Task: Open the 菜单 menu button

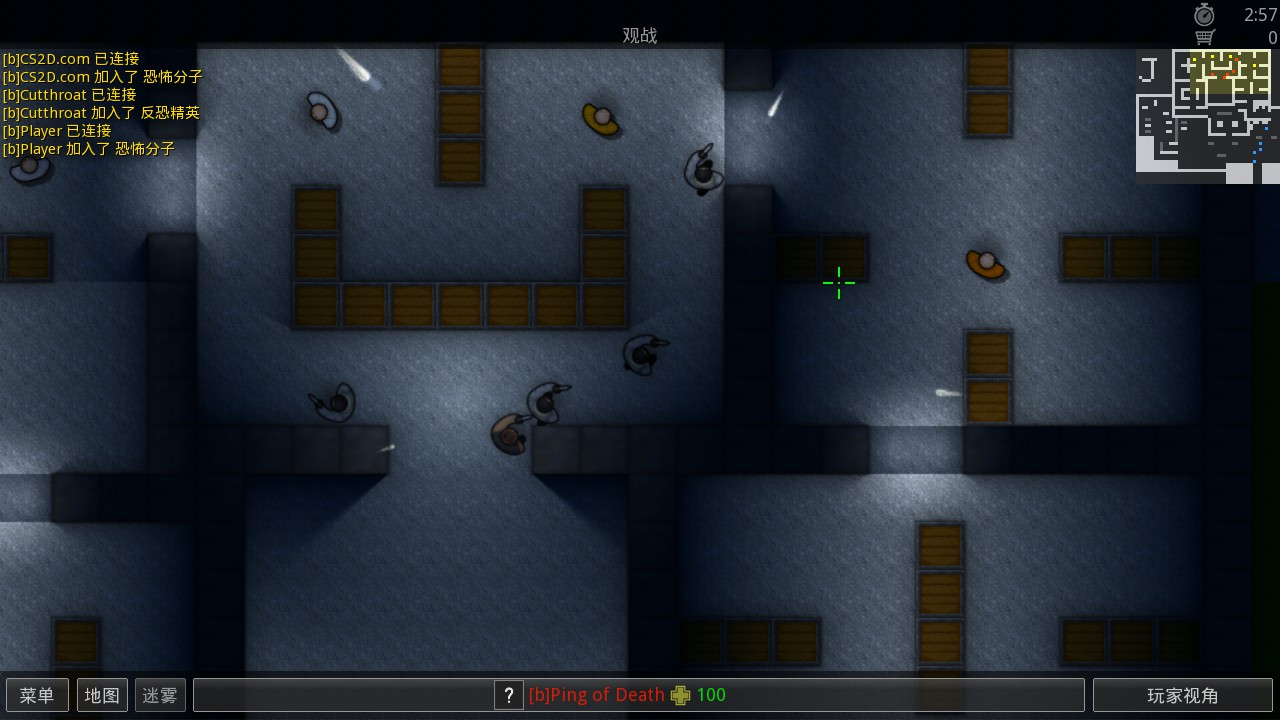Action: coord(37,694)
